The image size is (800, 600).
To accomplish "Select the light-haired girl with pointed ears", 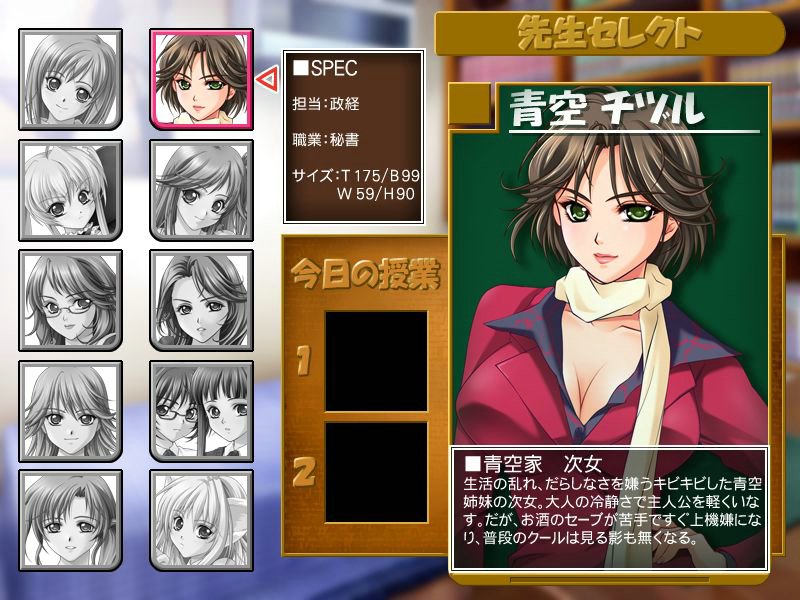I will point(201,519).
